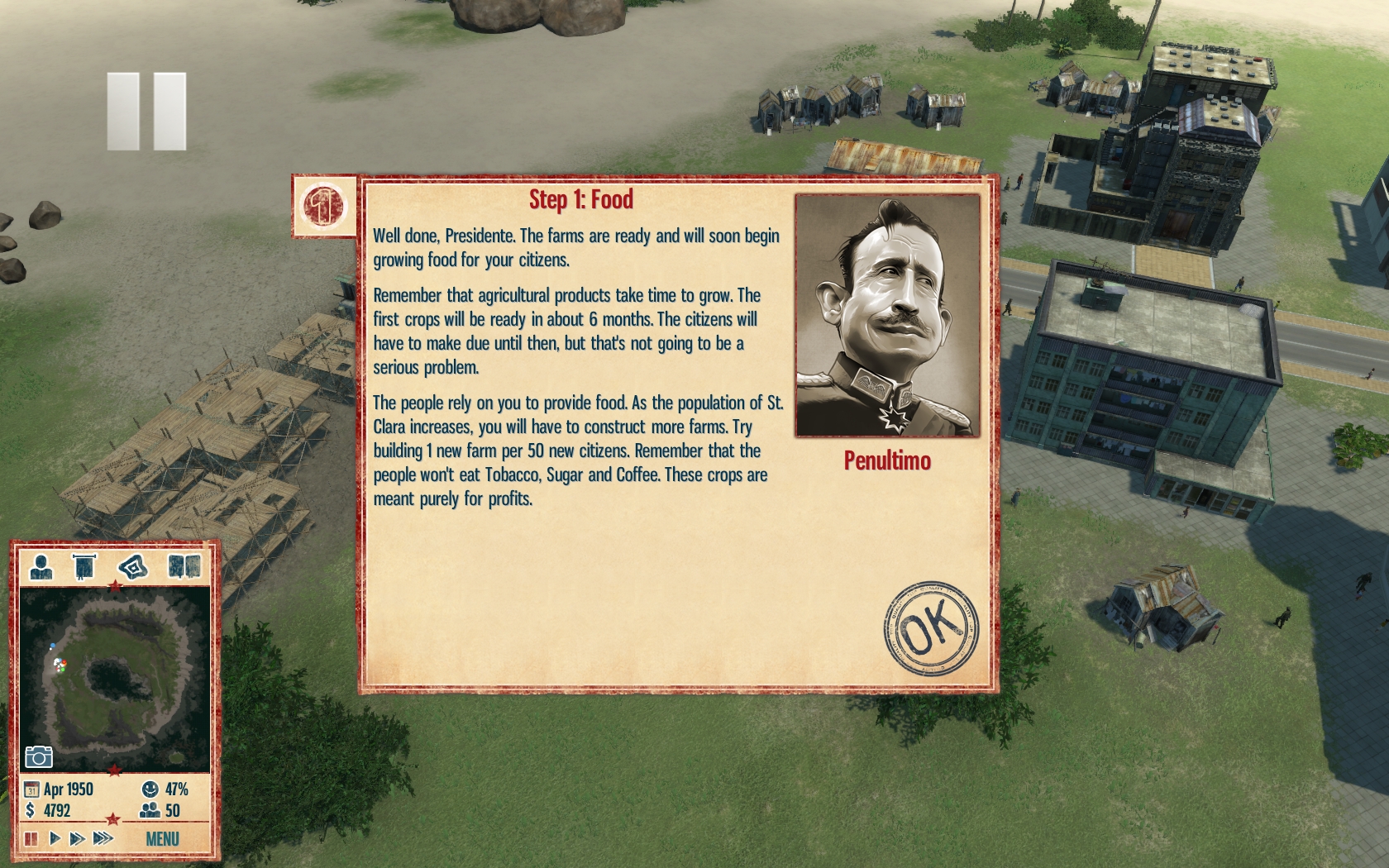Activate the camera icon on the minimap

[39, 756]
